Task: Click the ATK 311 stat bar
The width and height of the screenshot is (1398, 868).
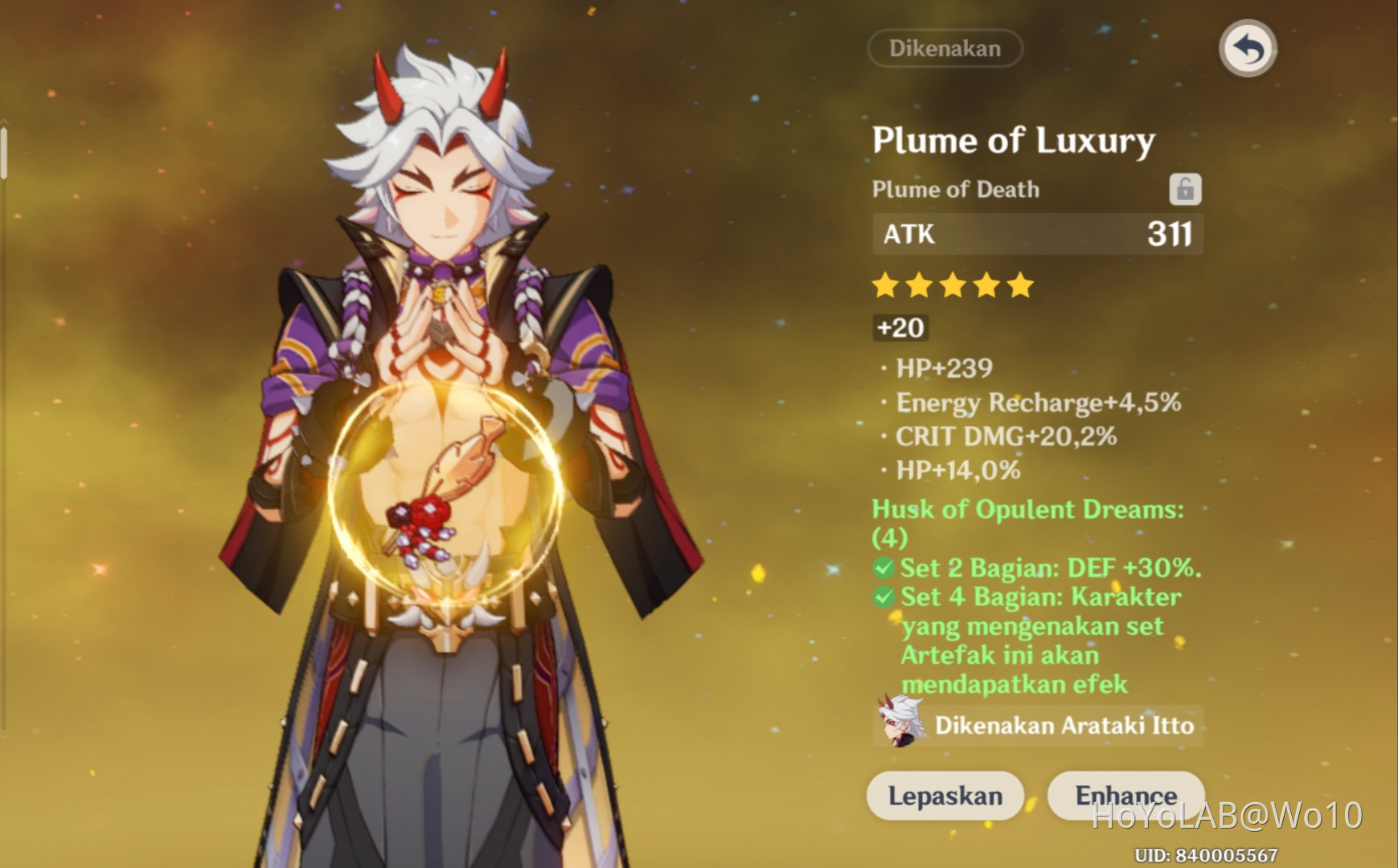Action: pyautogui.click(x=1037, y=235)
